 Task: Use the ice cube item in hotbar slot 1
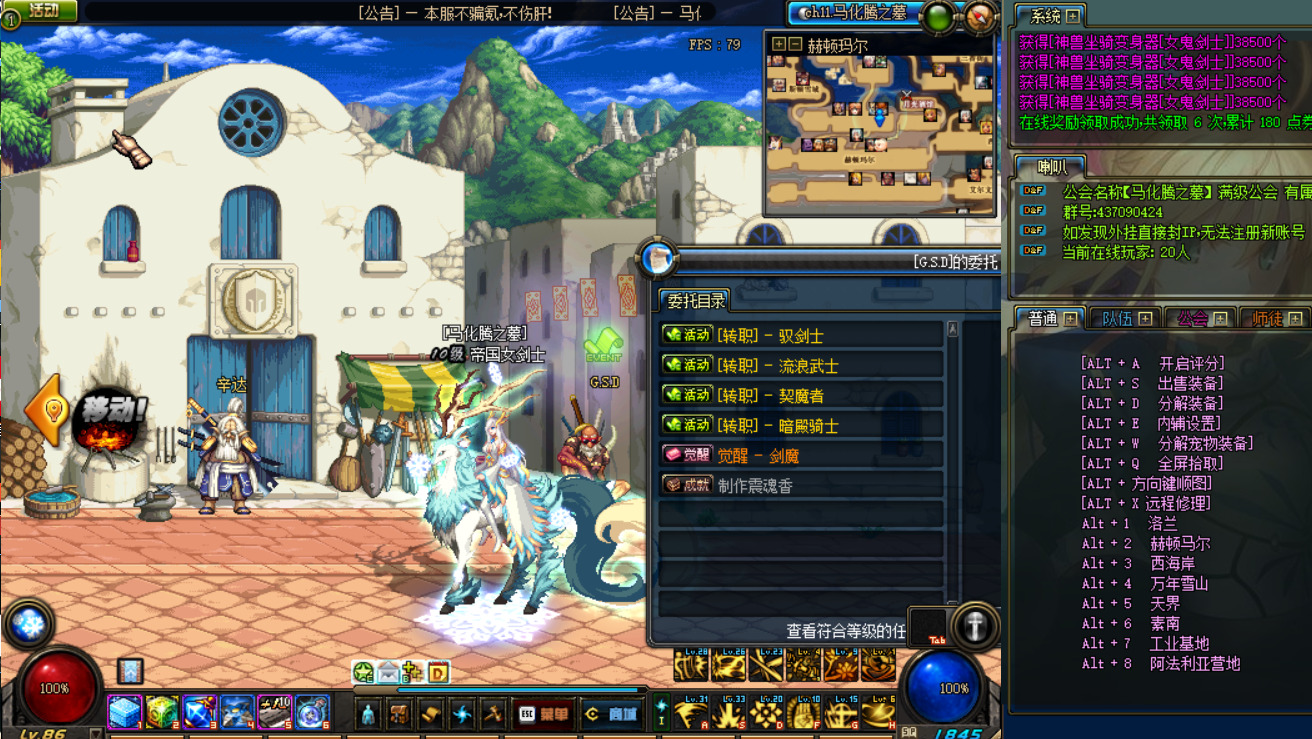(125, 712)
